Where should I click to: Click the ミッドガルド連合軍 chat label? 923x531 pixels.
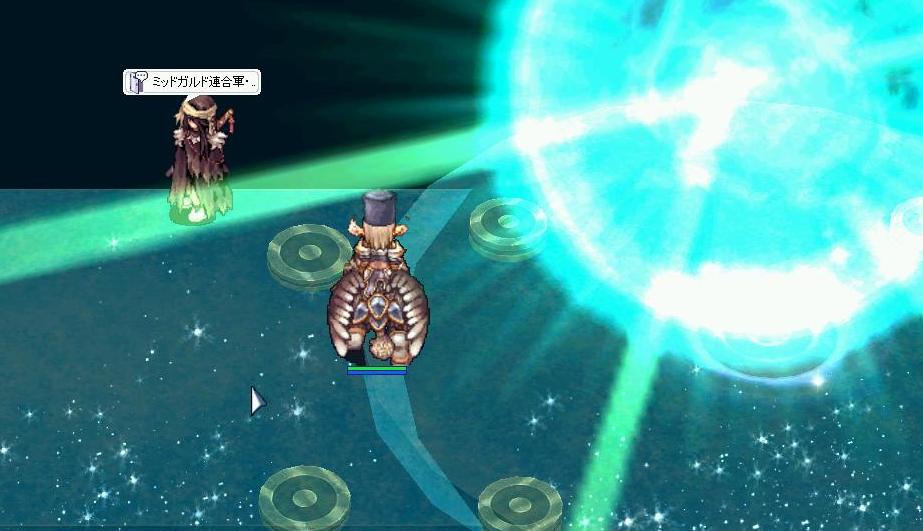(x=192, y=83)
